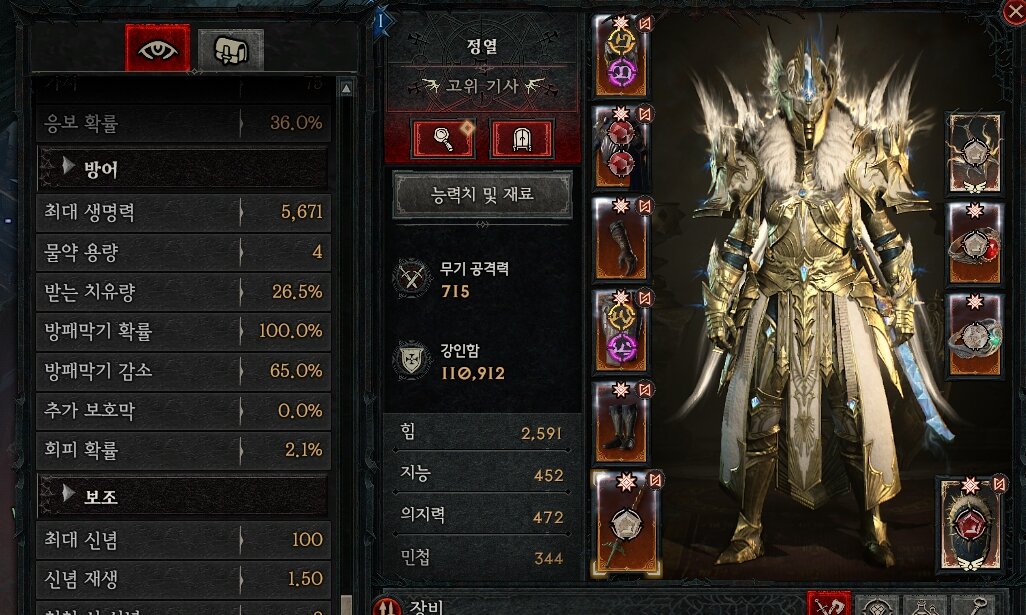Select the red equipment inventory tab
This screenshot has height=615, width=1026.
tap(828, 605)
